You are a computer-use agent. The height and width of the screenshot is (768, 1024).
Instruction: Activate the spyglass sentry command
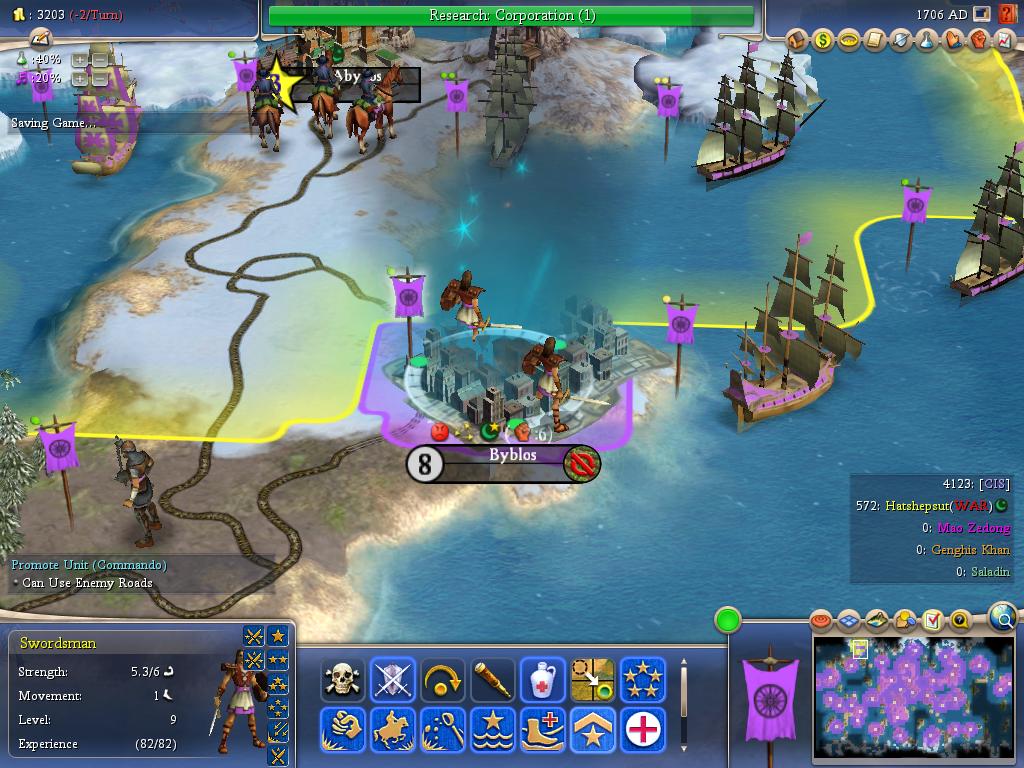(493, 681)
